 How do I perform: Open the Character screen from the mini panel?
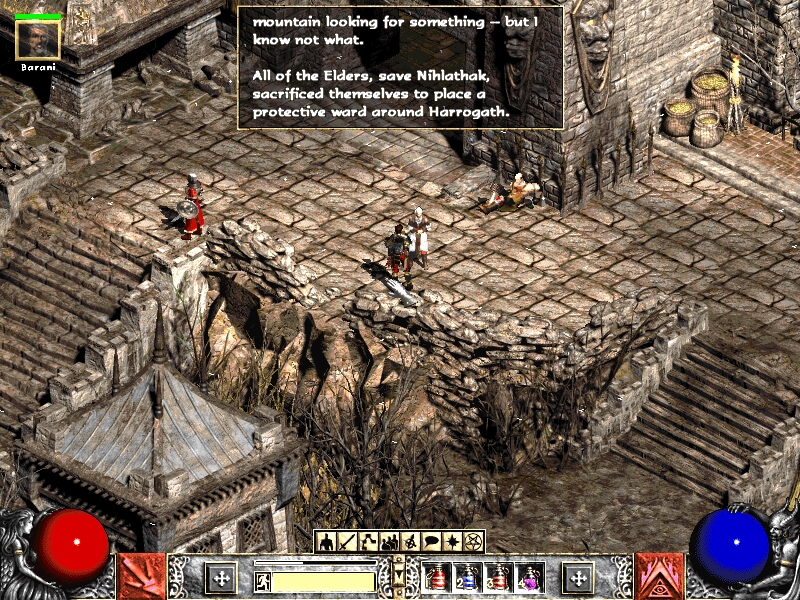click(326, 542)
